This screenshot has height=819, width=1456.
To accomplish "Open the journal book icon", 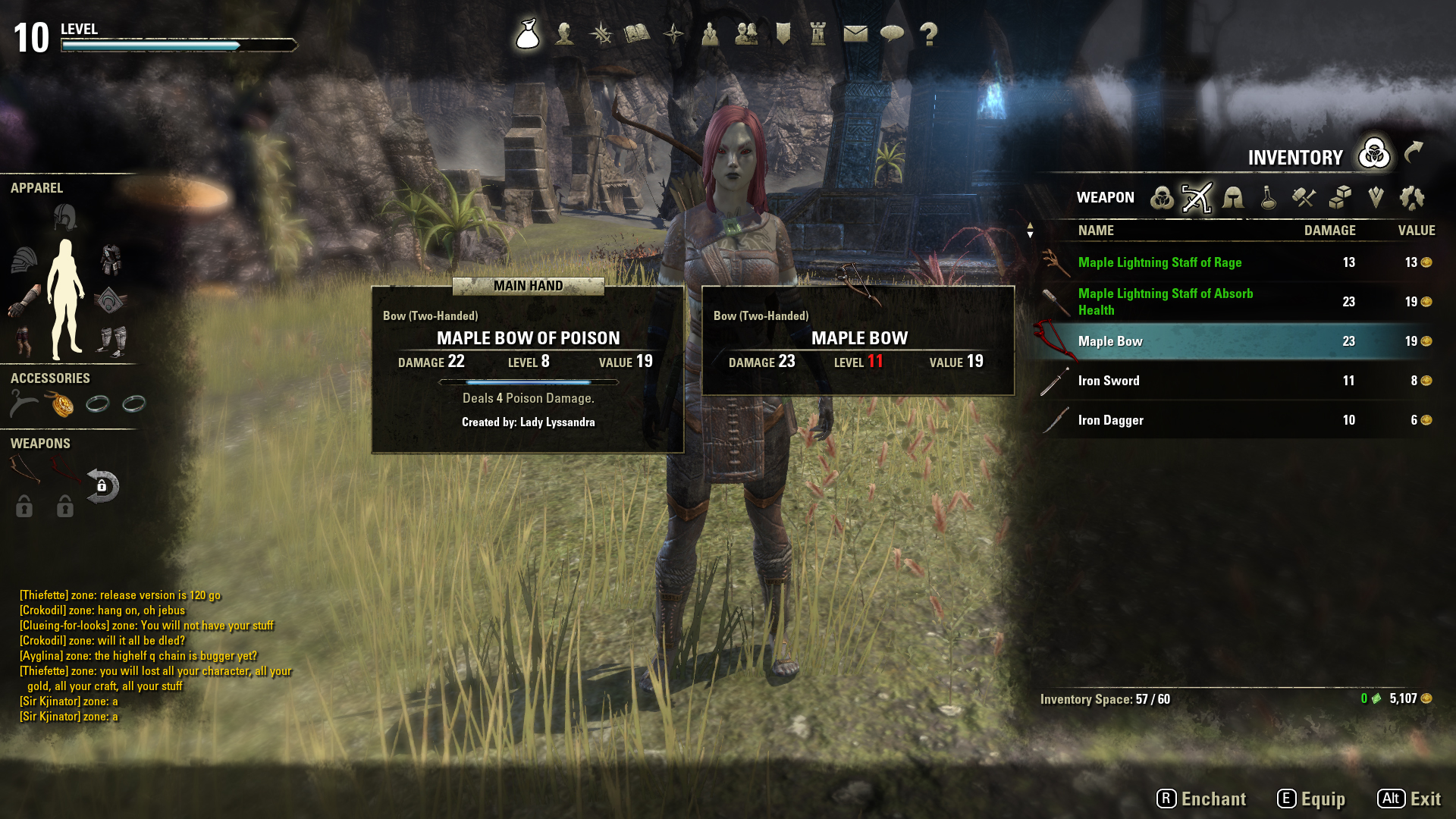I will click(637, 34).
